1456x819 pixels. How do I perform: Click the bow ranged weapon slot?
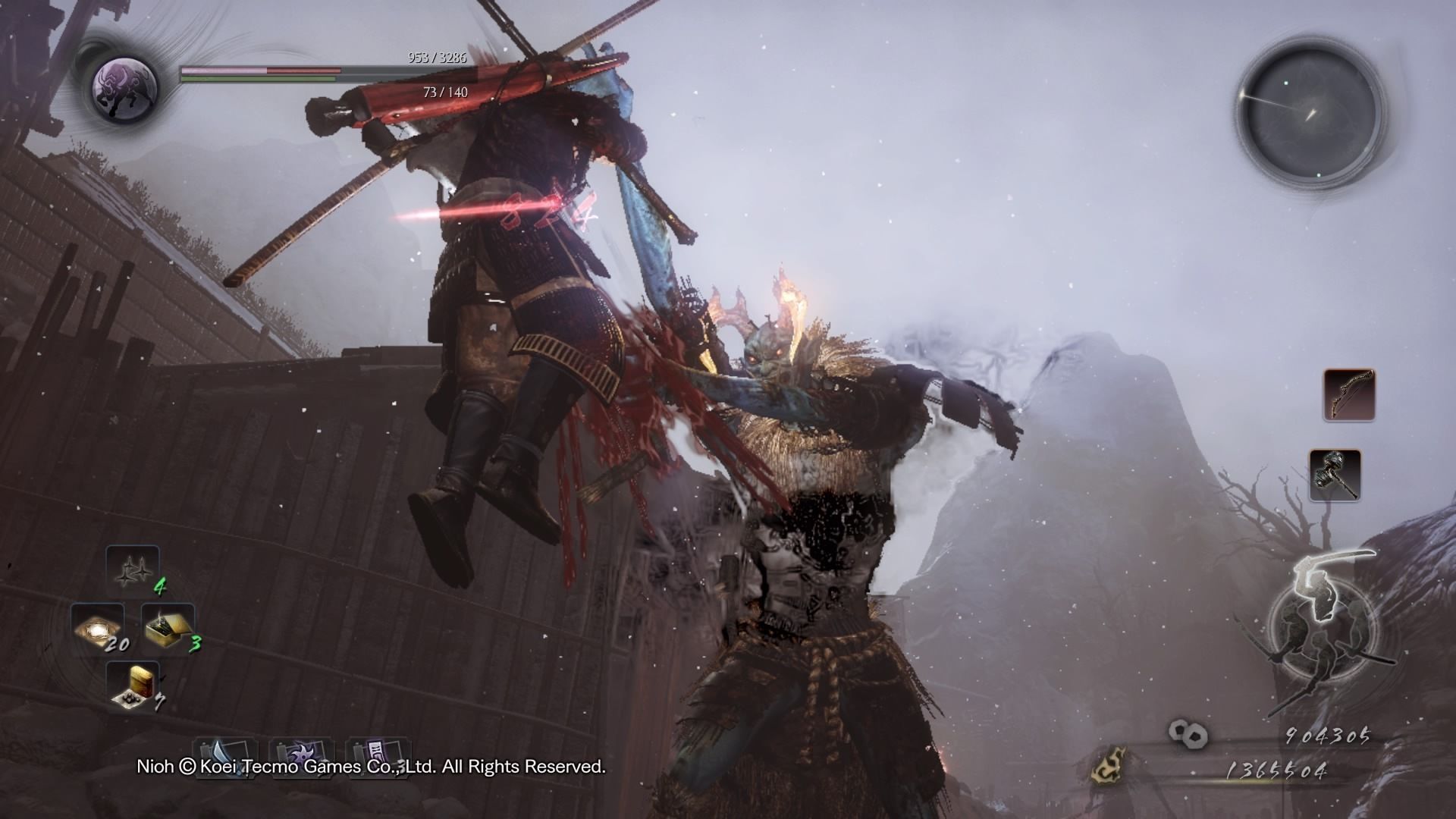coord(1349,394)
